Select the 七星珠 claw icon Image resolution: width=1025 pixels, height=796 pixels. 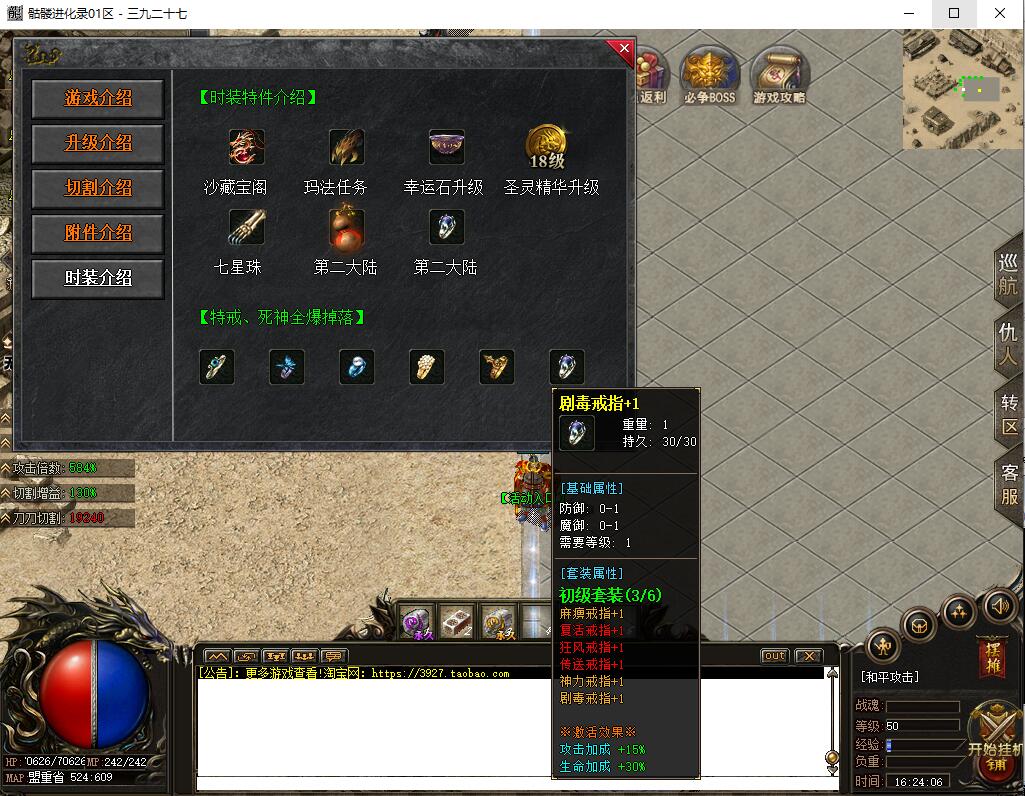246,227
